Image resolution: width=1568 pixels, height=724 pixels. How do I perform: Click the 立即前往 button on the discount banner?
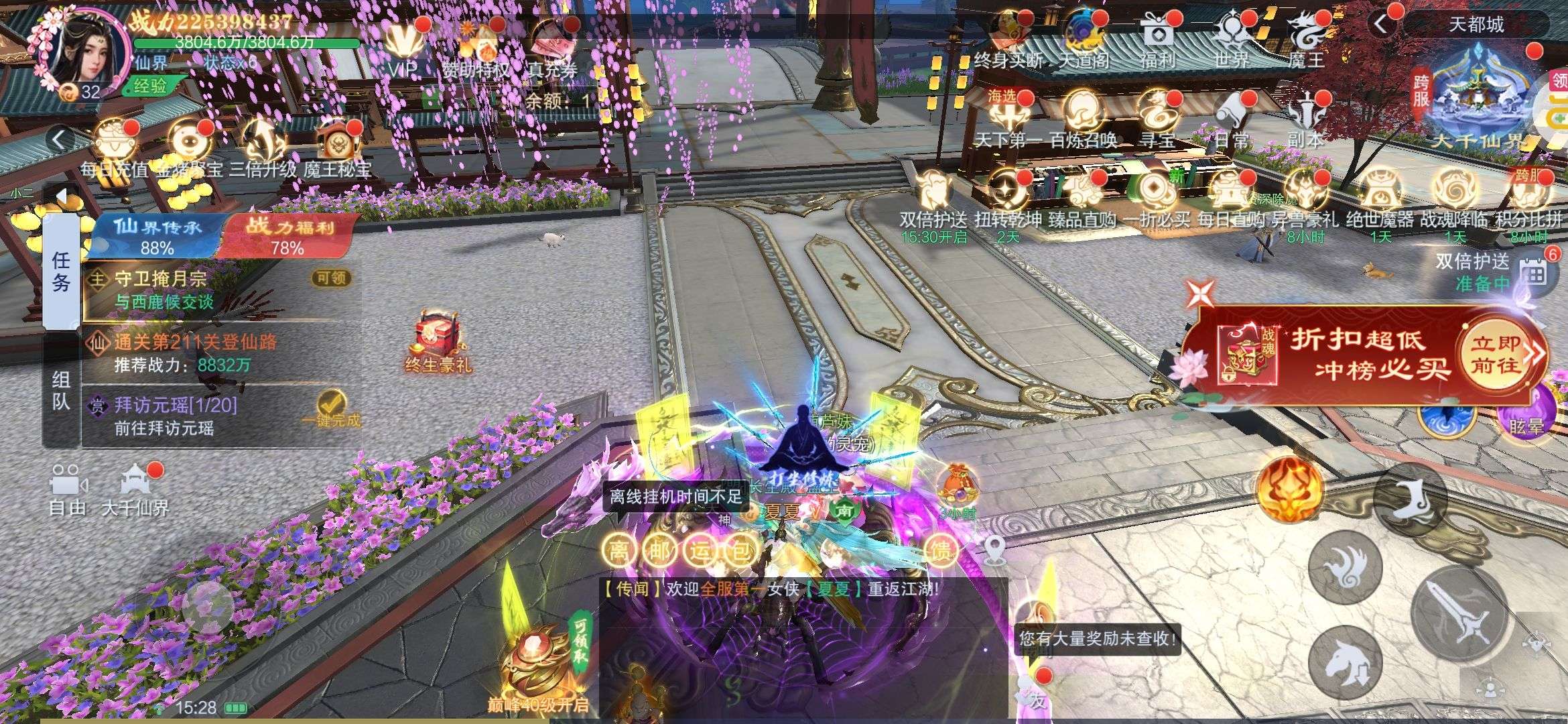click(x=1496, y=354)
